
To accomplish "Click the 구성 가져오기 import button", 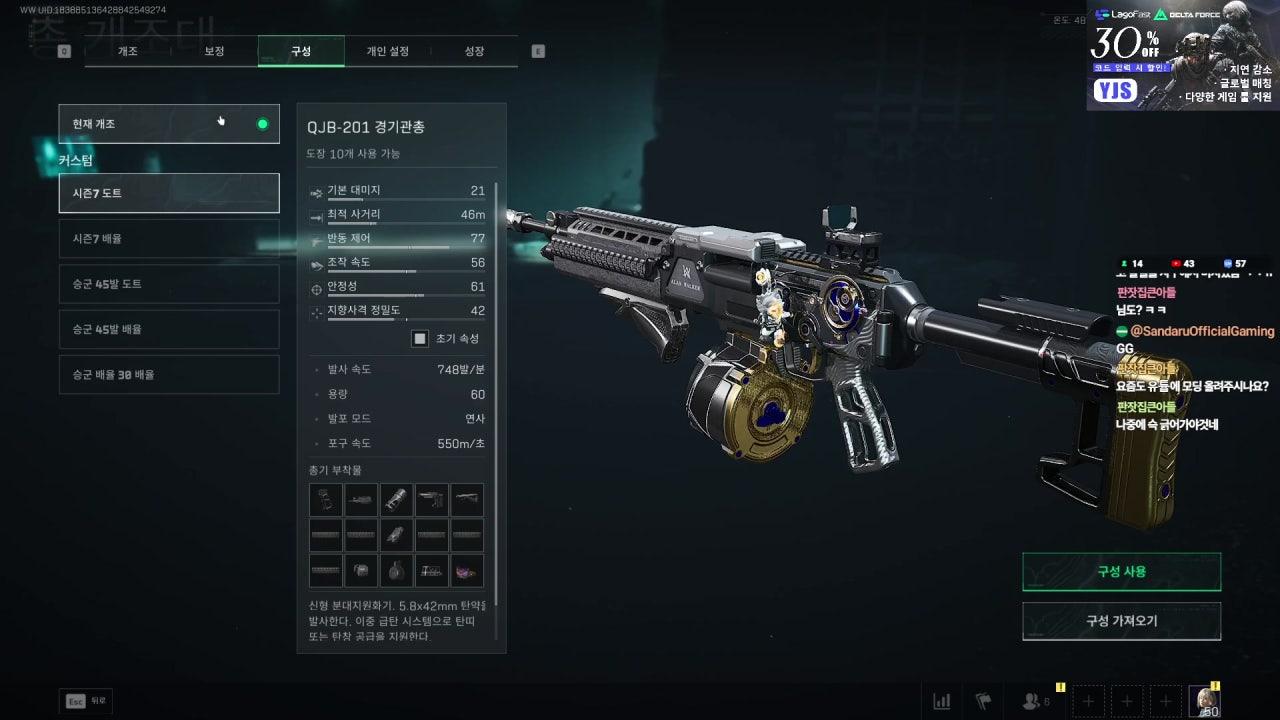I will coord(1121,621).
